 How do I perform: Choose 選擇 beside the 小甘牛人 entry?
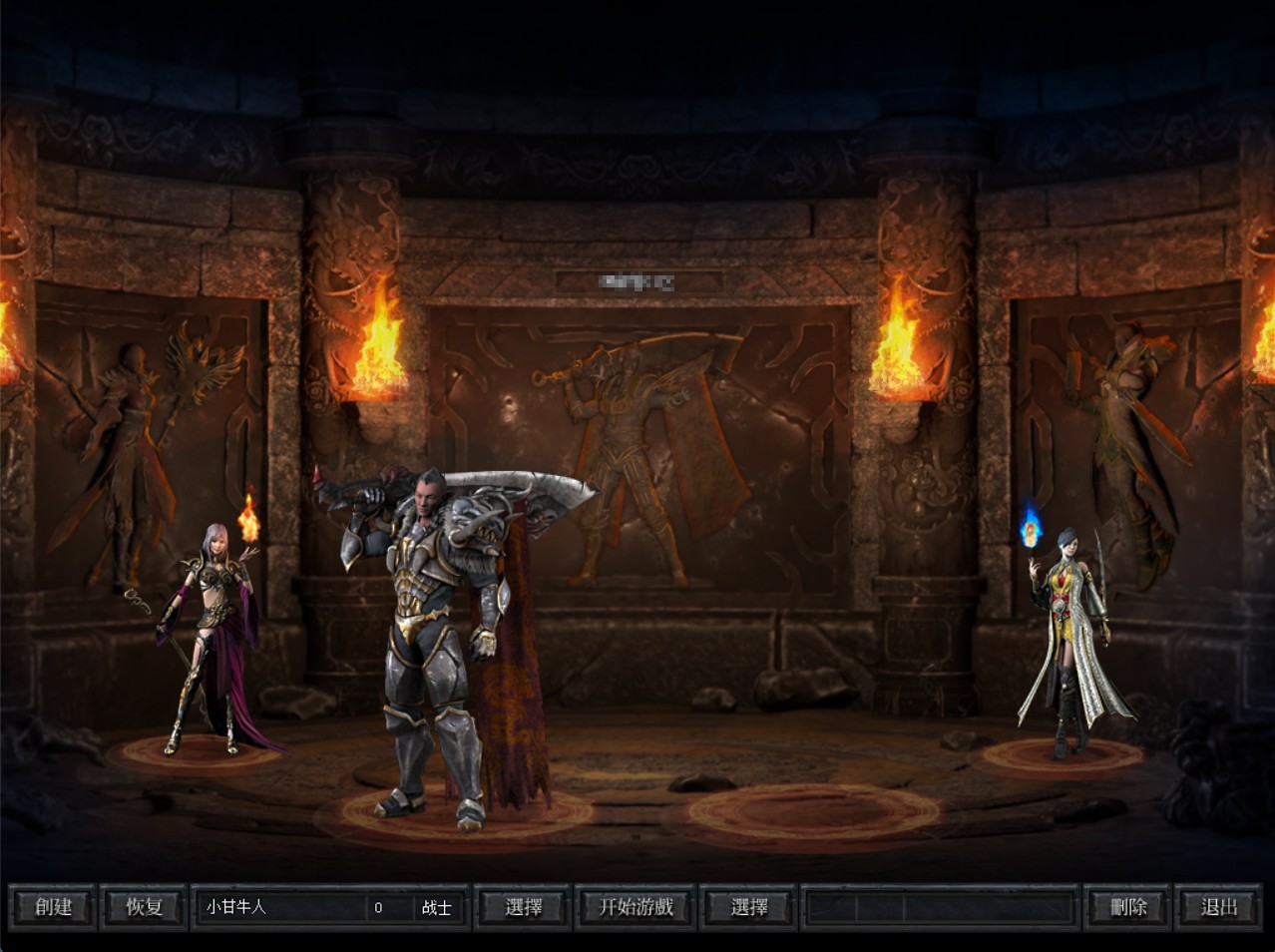pos(524,907)
